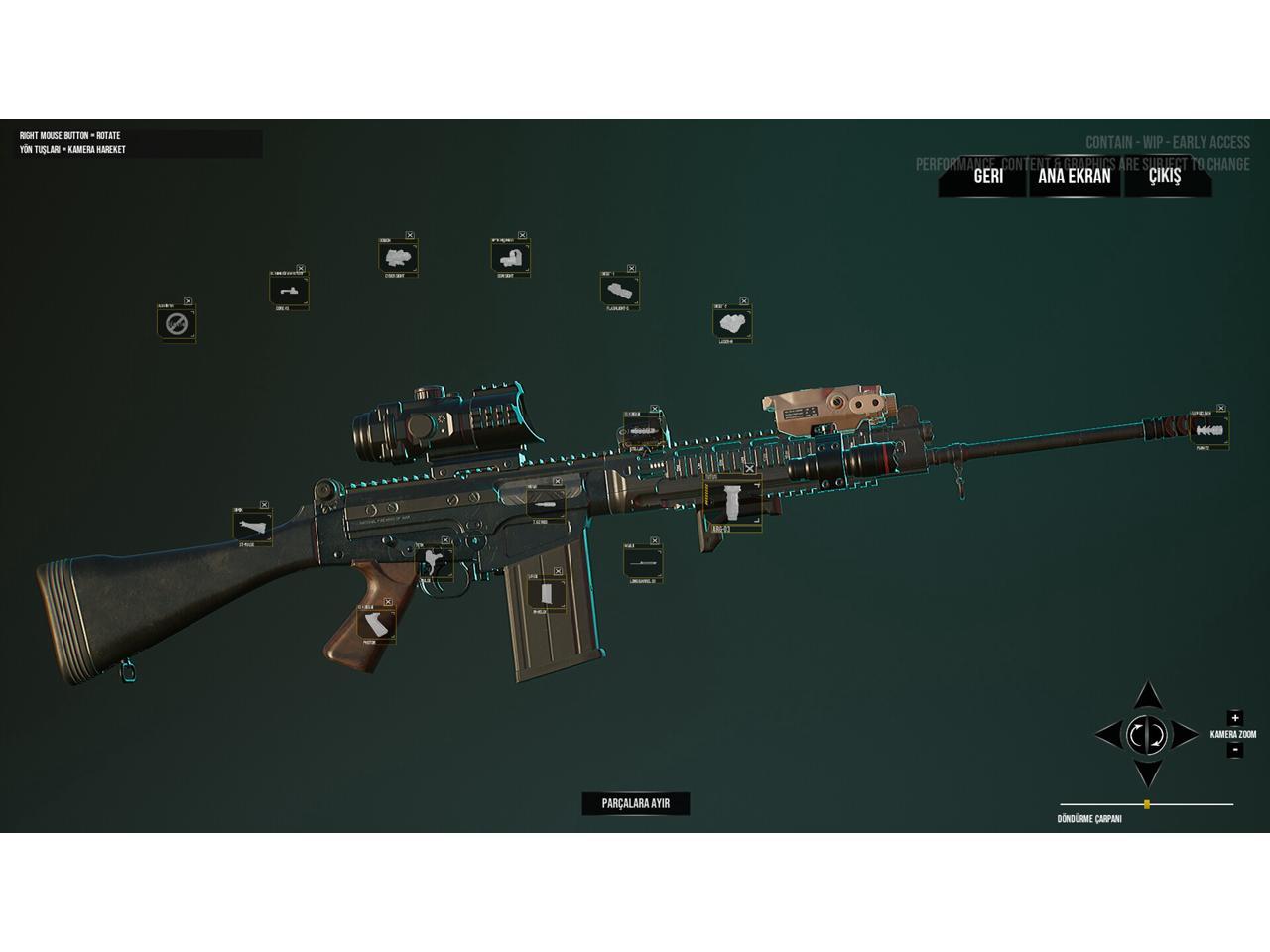This screenshot has width=1270, height=952.
Task: Click the PARÇALARA AYIR button
Action: [635, 803]
